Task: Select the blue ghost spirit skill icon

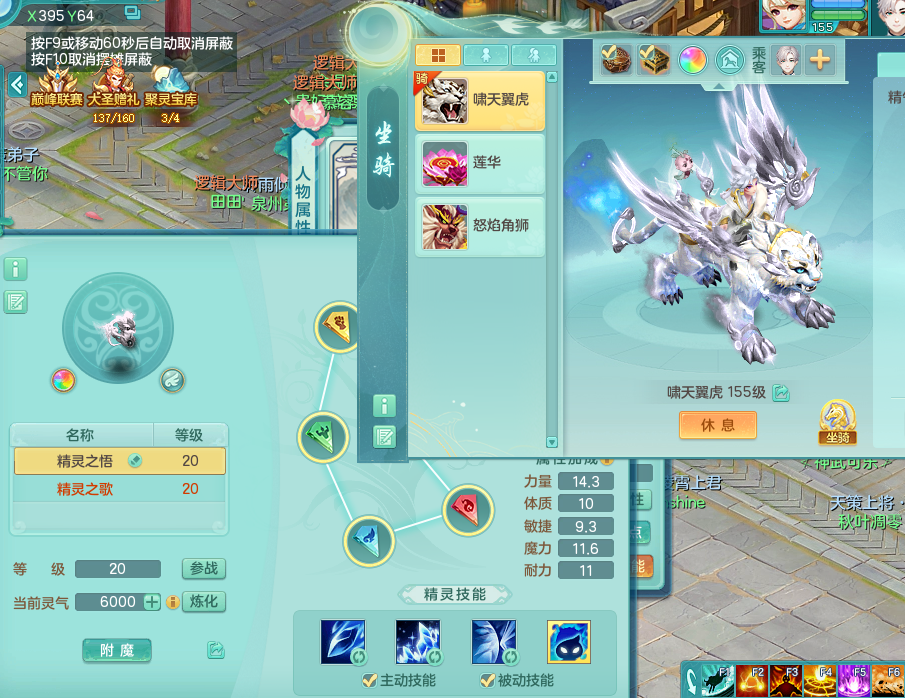Action: (x=568, y=642)
